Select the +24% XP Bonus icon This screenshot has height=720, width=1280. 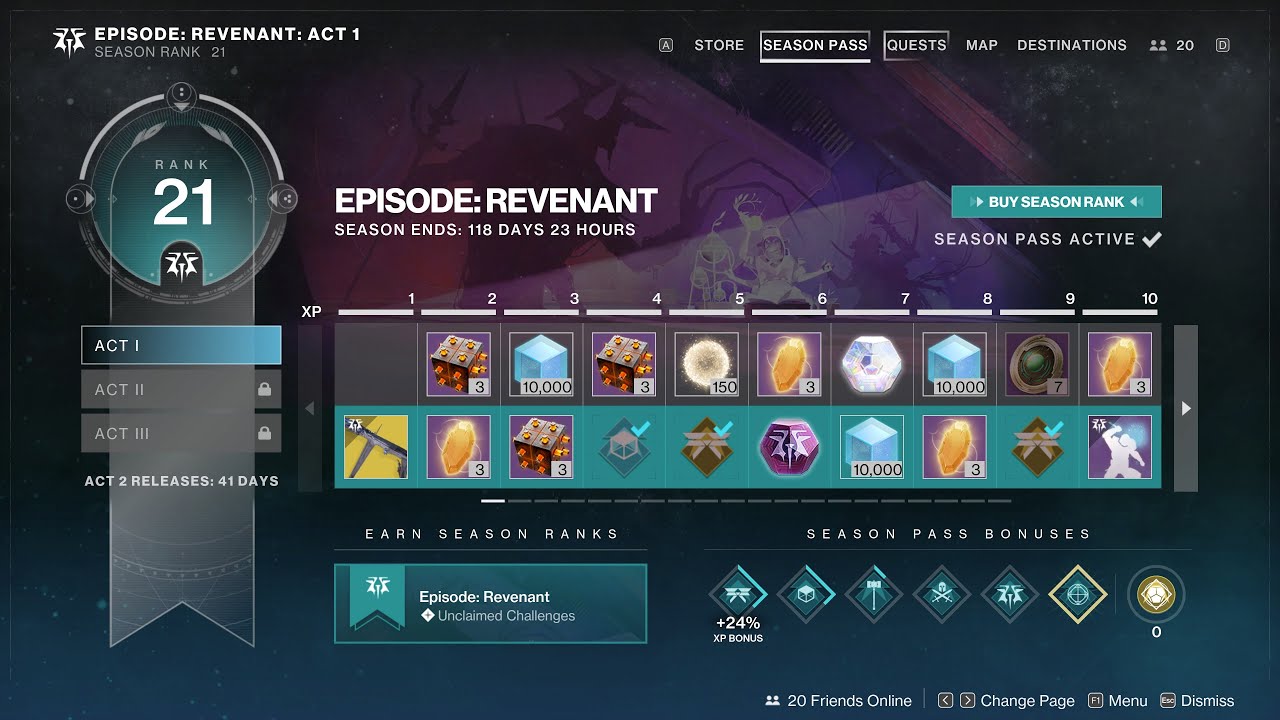click(738, 592)
